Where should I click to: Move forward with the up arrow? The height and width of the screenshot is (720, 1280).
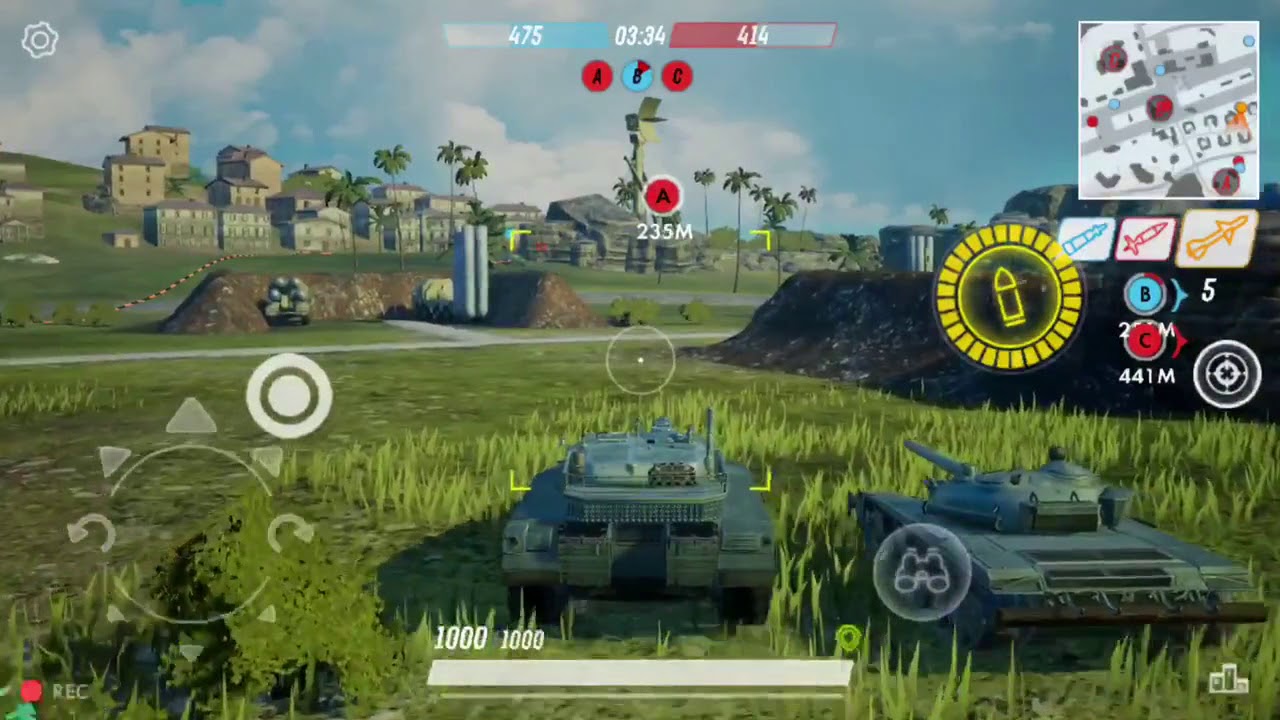191,417
